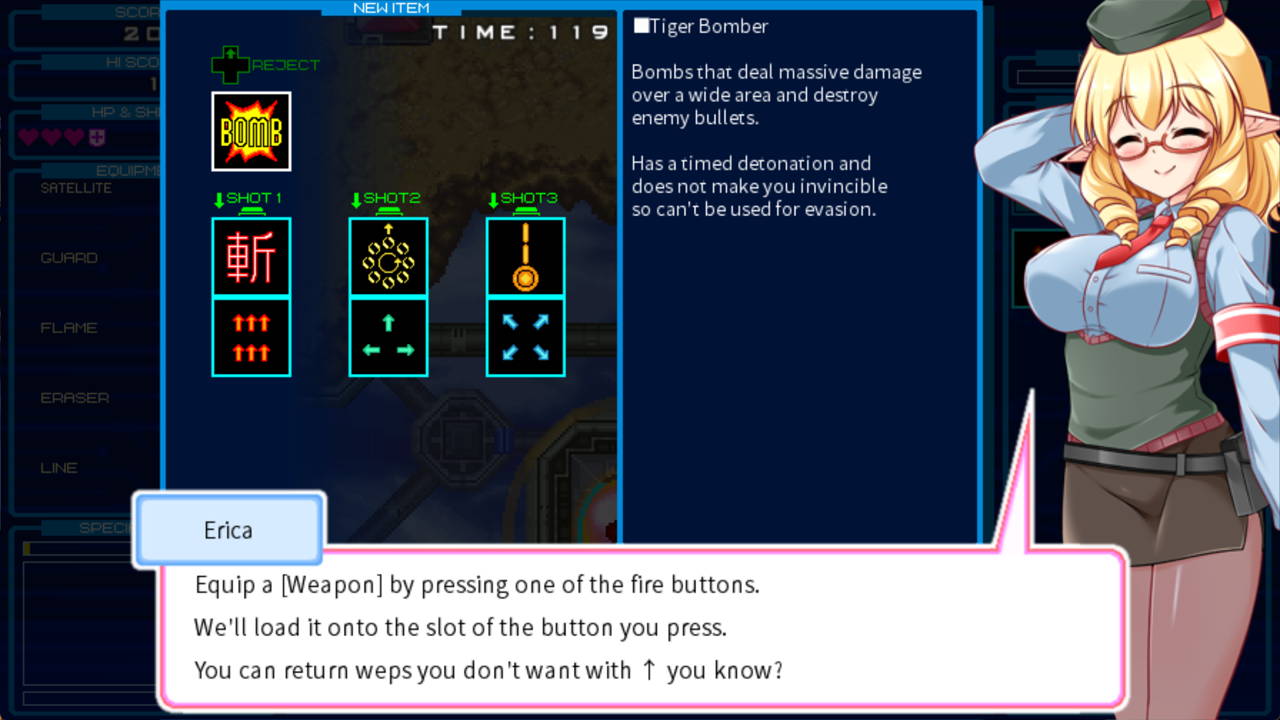Click the three-way arrow icon under SHOT 2

[x=388, y=335]
